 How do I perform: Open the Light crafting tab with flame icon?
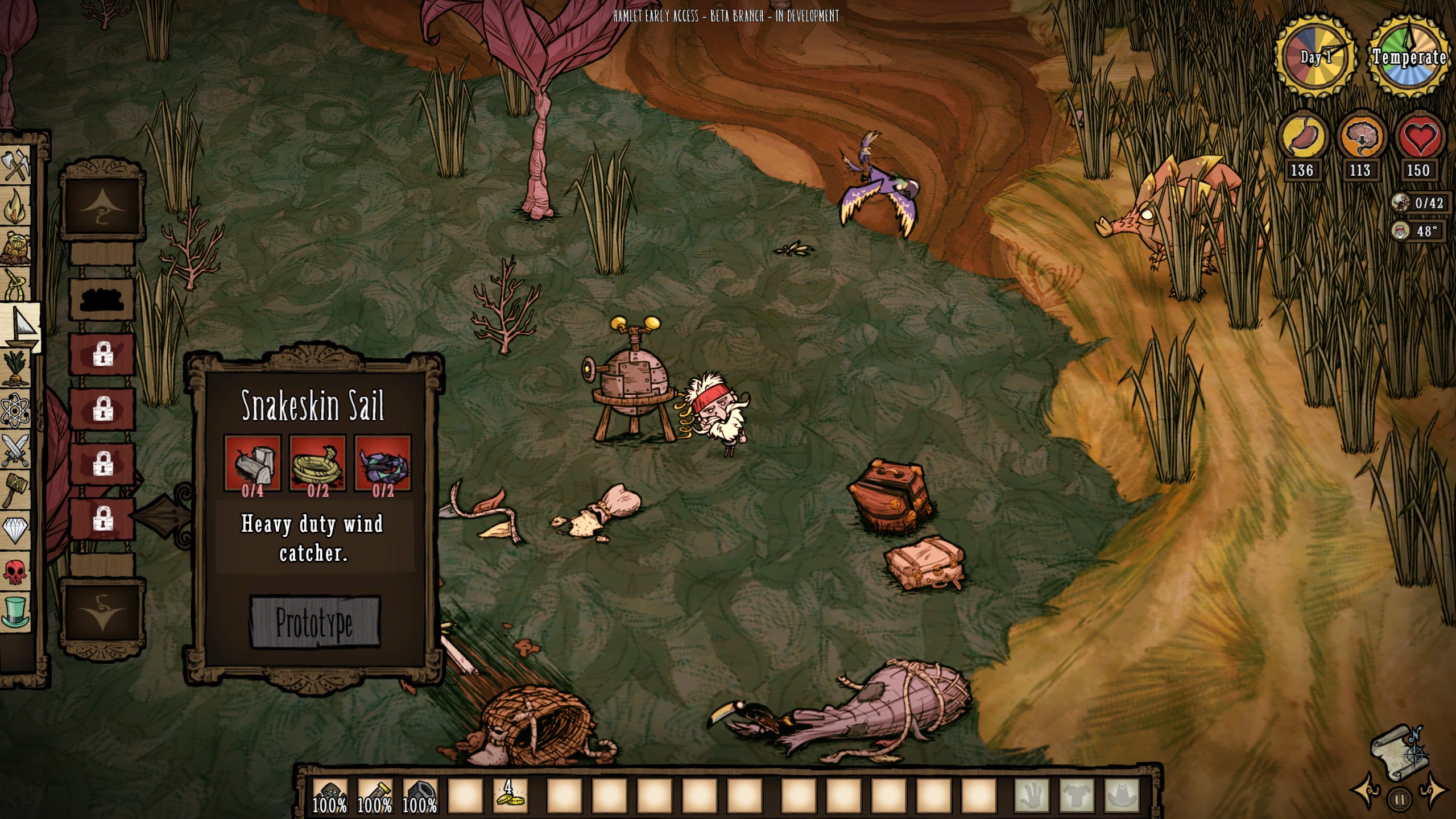point(16,207)
